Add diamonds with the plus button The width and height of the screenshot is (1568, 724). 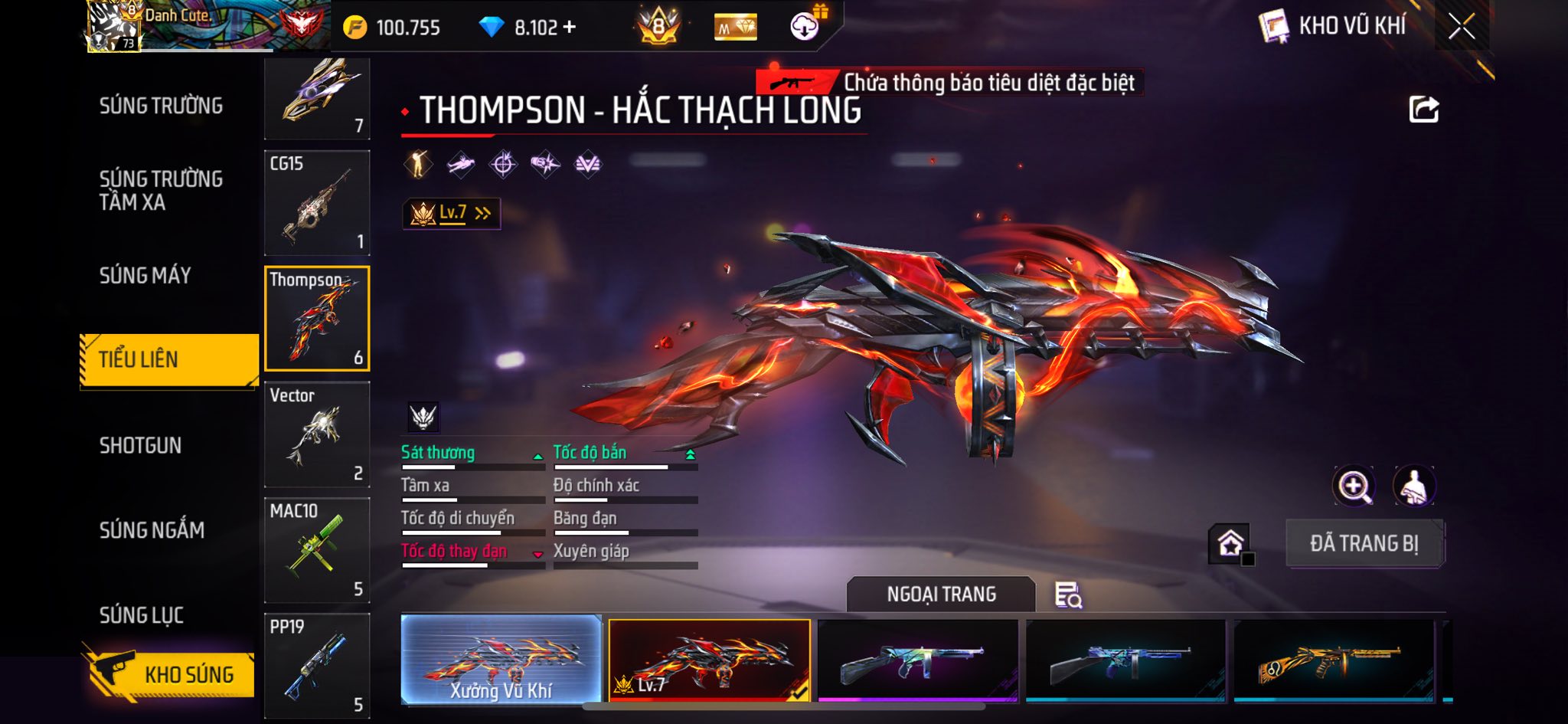(x=569, y=28)
